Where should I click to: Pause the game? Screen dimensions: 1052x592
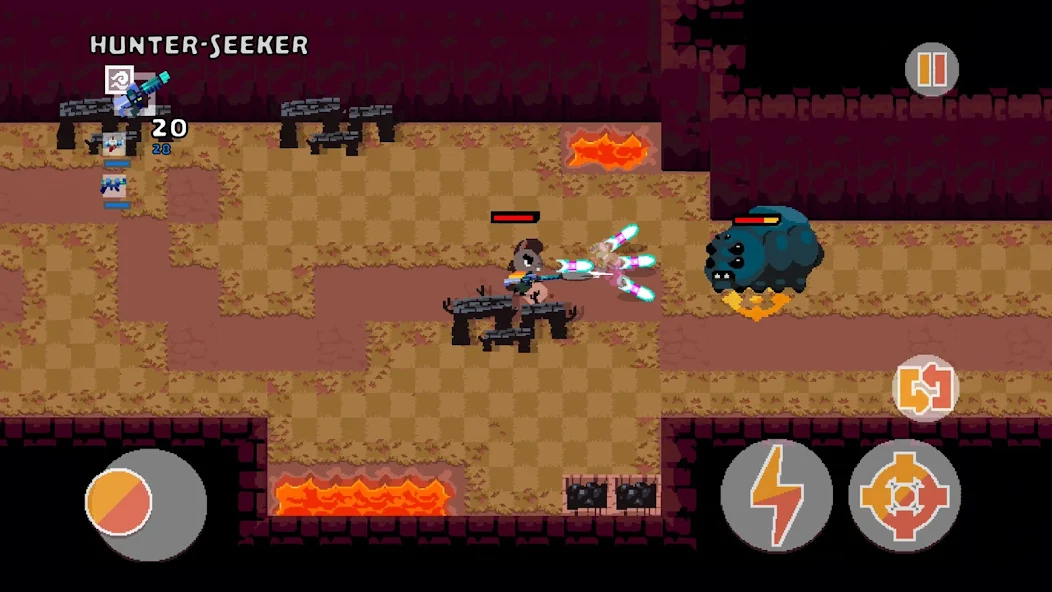931,69
